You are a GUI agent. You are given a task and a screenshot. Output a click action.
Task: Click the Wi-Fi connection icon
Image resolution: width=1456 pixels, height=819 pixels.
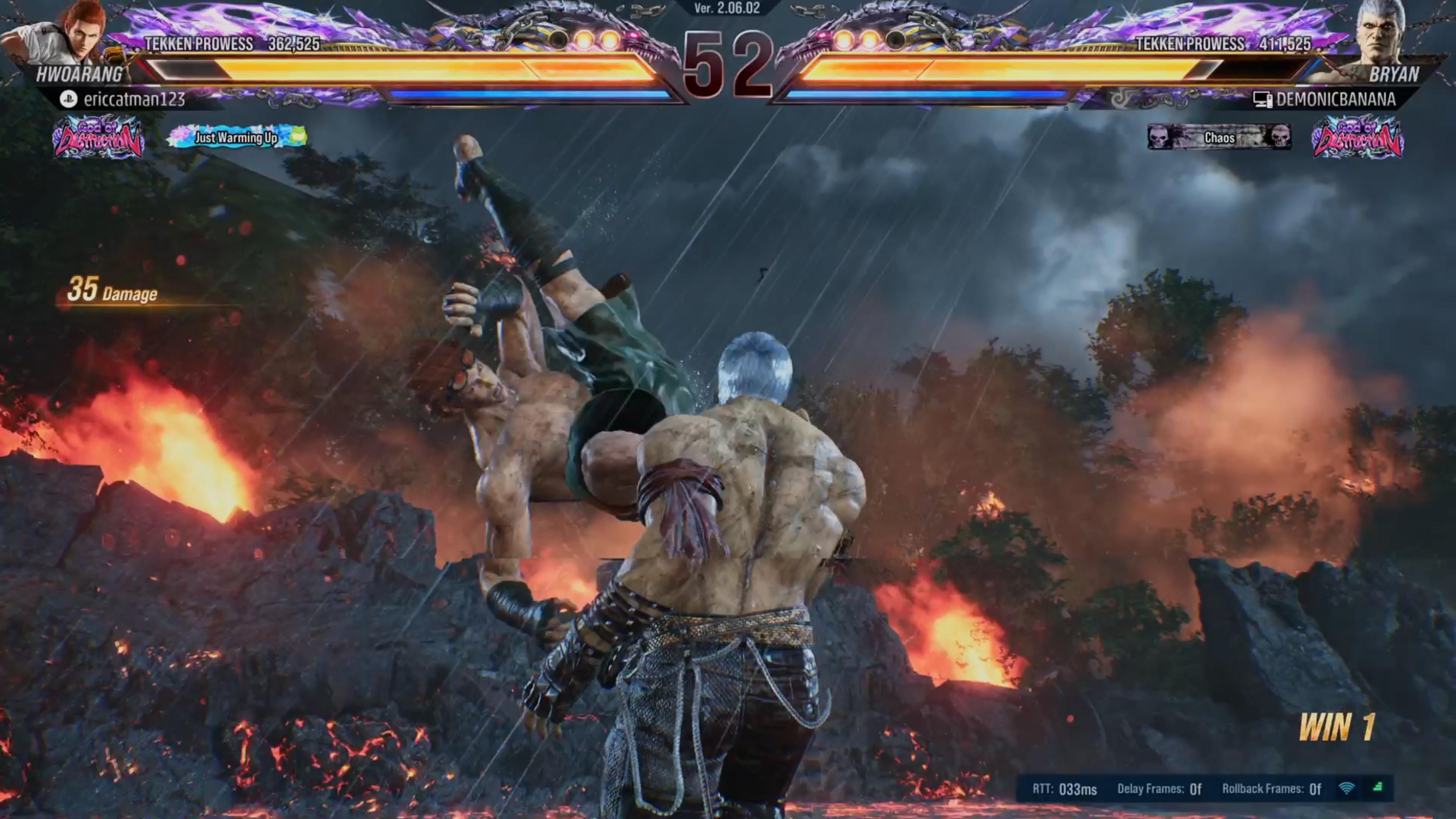[x=1346, y=789]
